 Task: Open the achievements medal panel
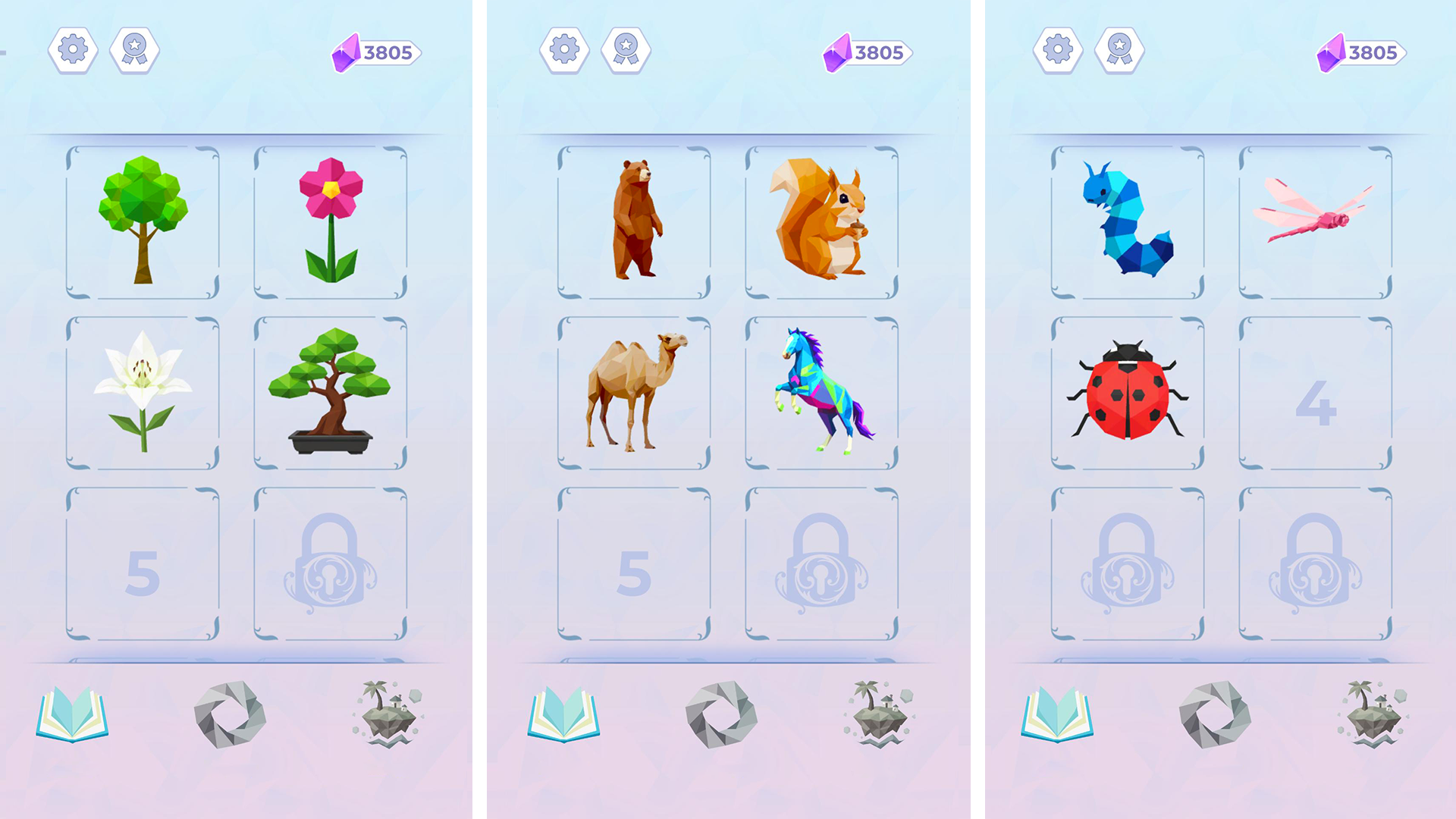click(135, 51)
